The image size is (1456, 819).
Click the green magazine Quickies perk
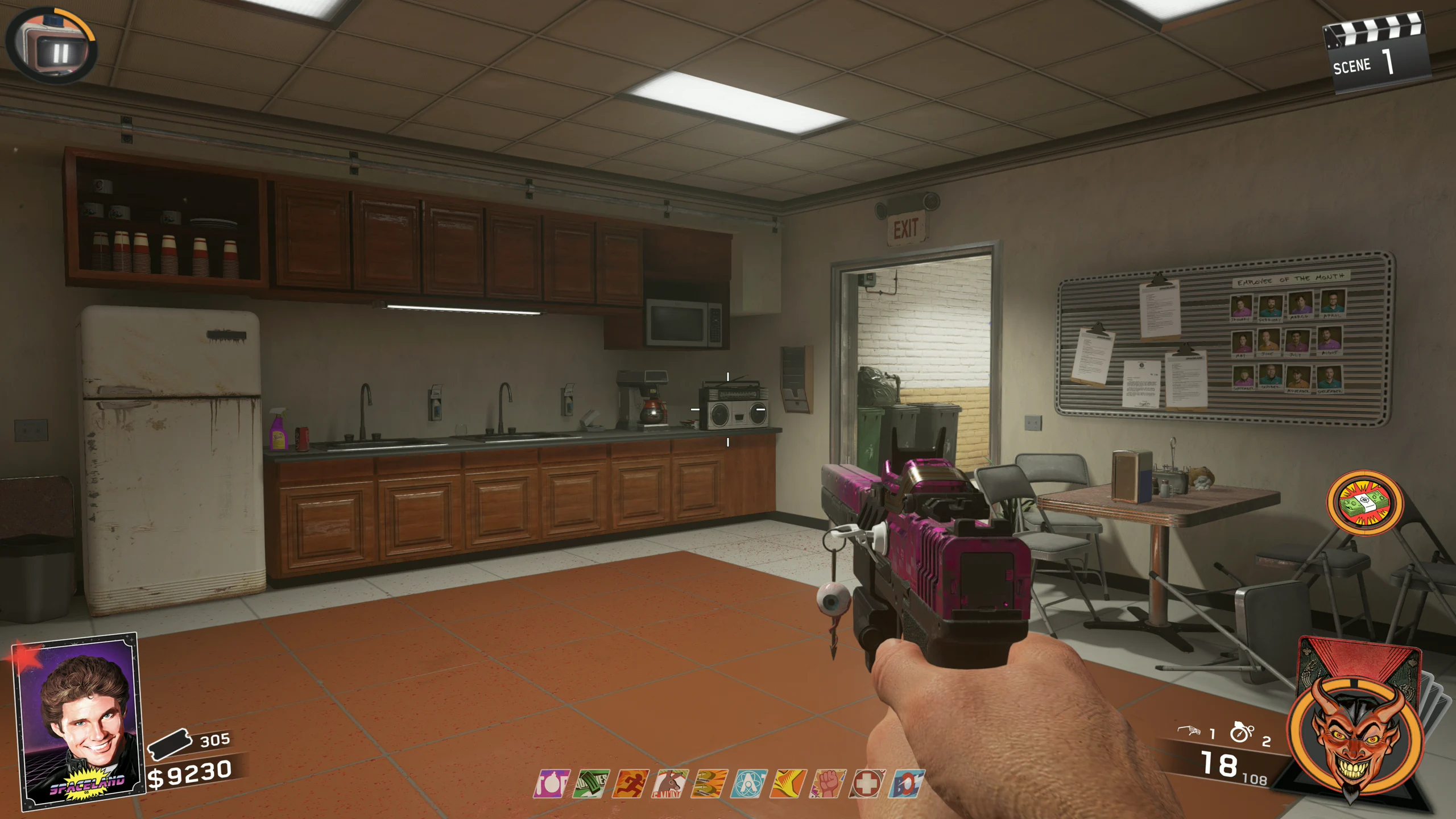coord(590,784)
